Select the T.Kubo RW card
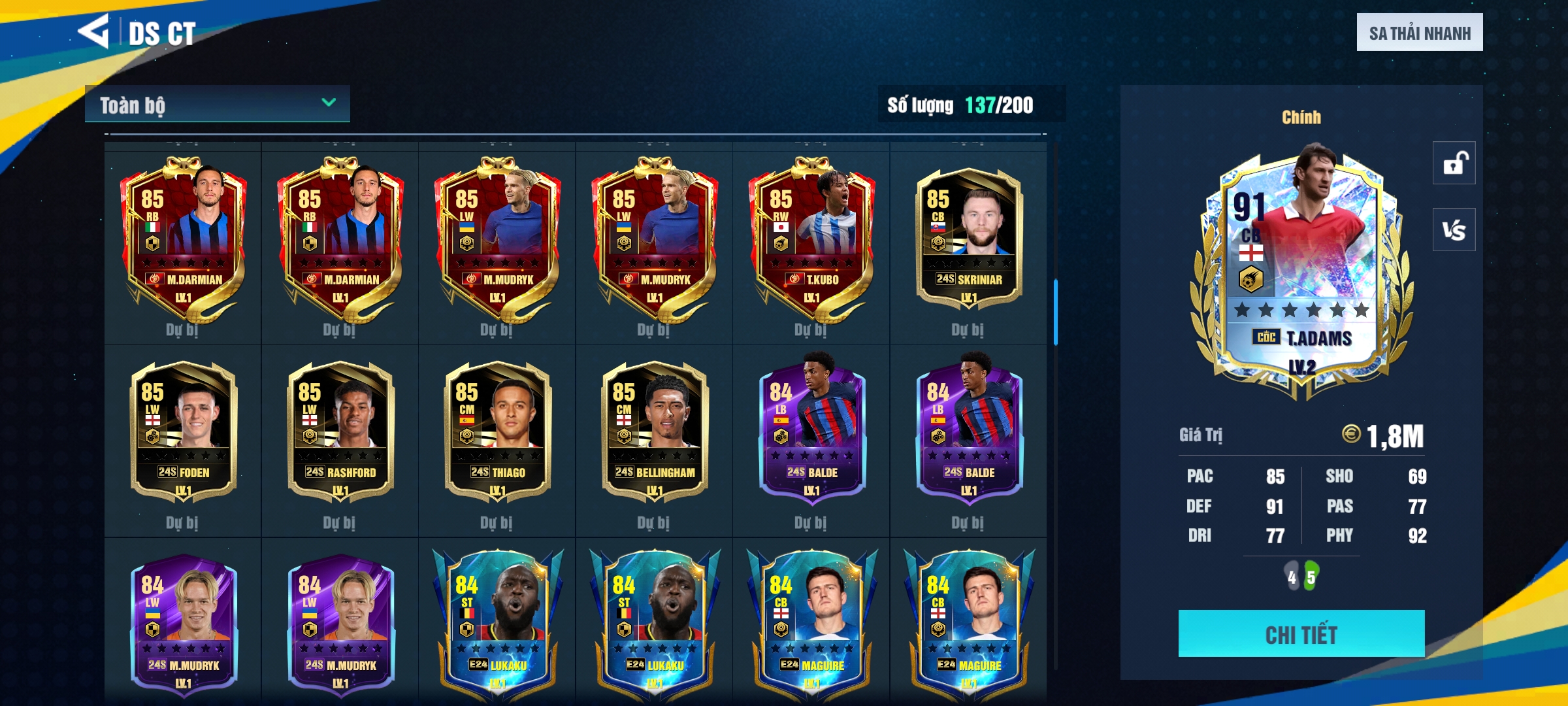This screenshot has width=1568, height=706. pos(811,239)
